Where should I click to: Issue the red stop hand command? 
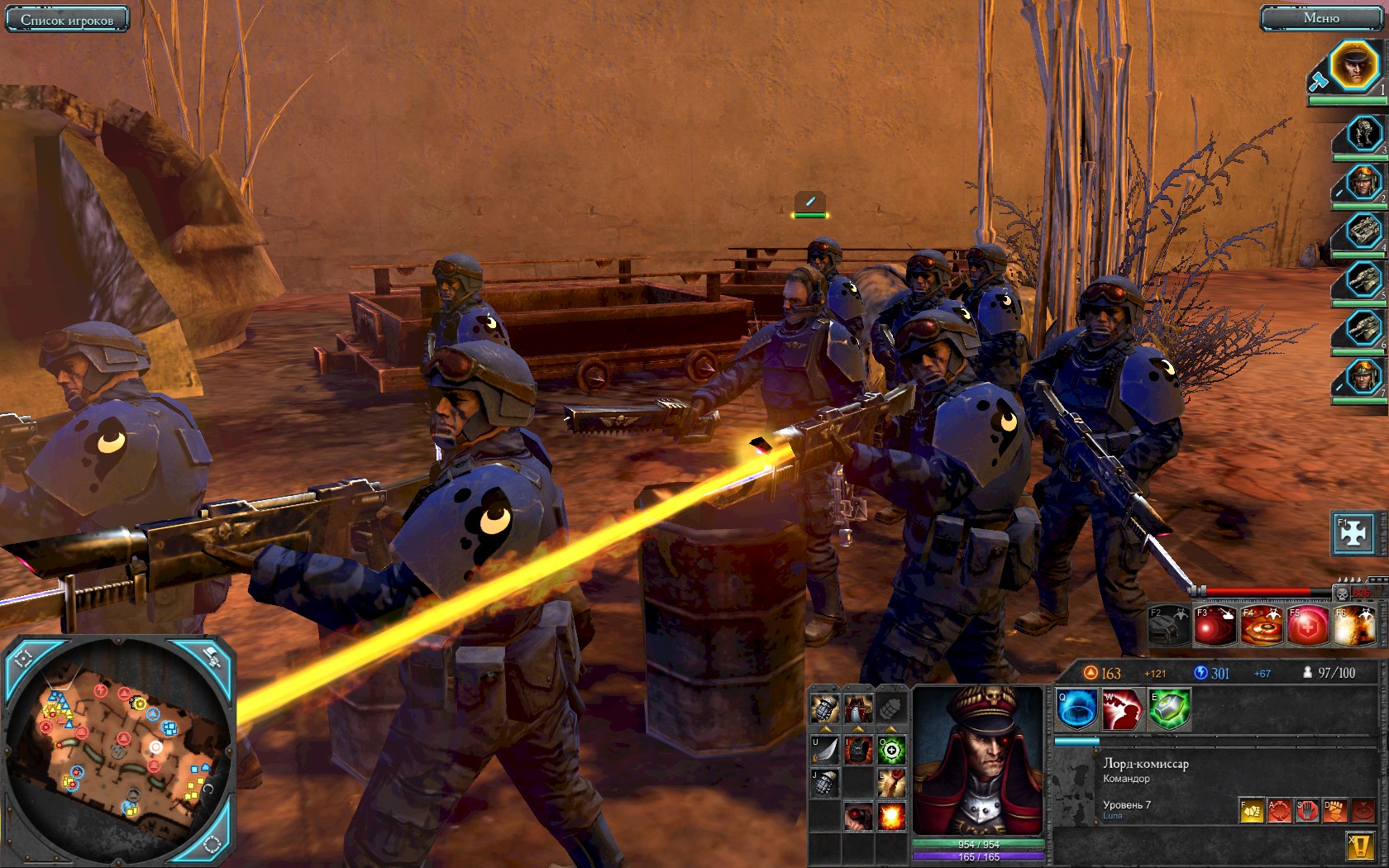pyautogui.click(x=1306, y=810)
